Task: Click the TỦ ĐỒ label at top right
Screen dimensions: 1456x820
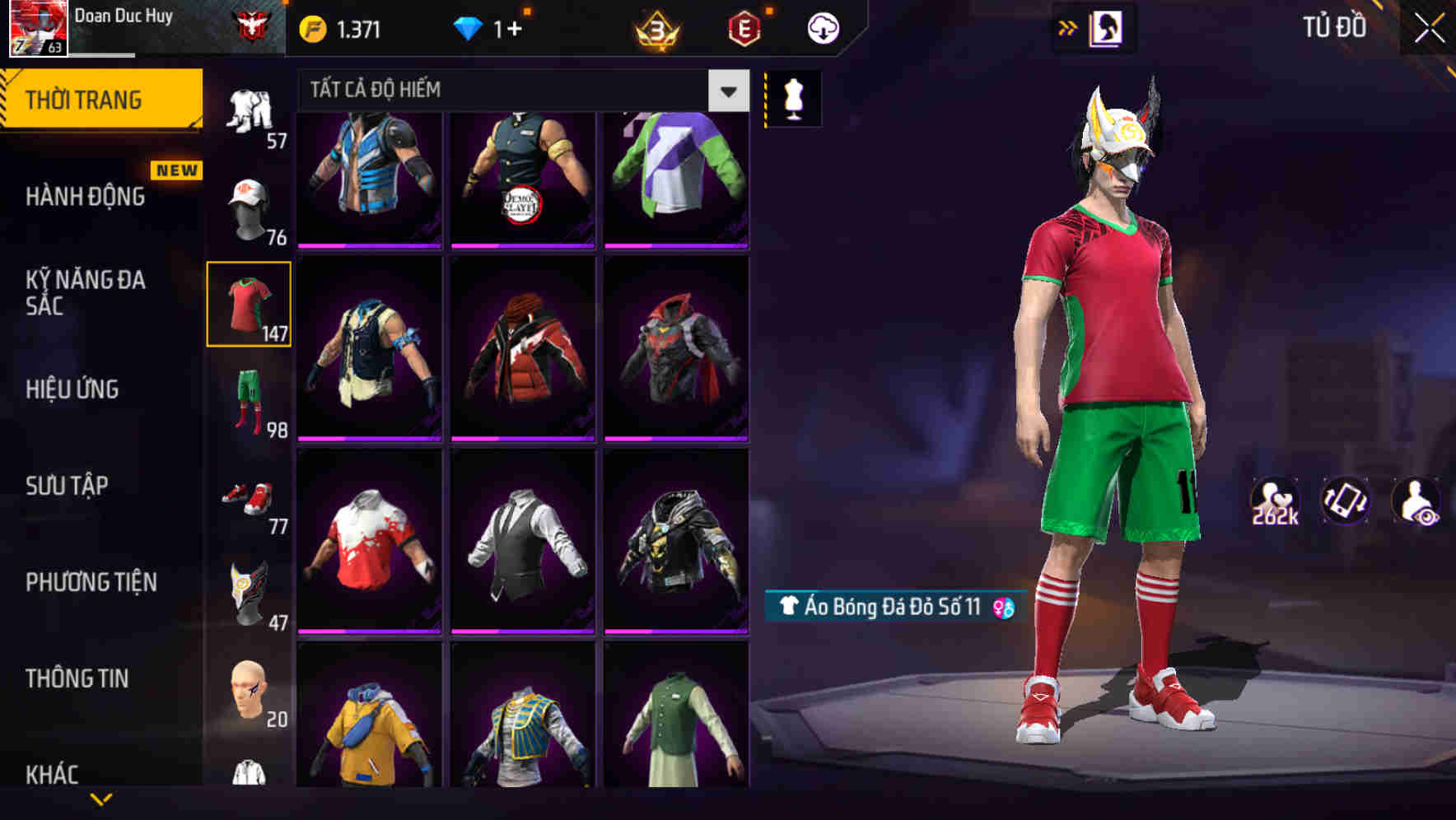Action: pyautogui.click(x=1332, y=26)
